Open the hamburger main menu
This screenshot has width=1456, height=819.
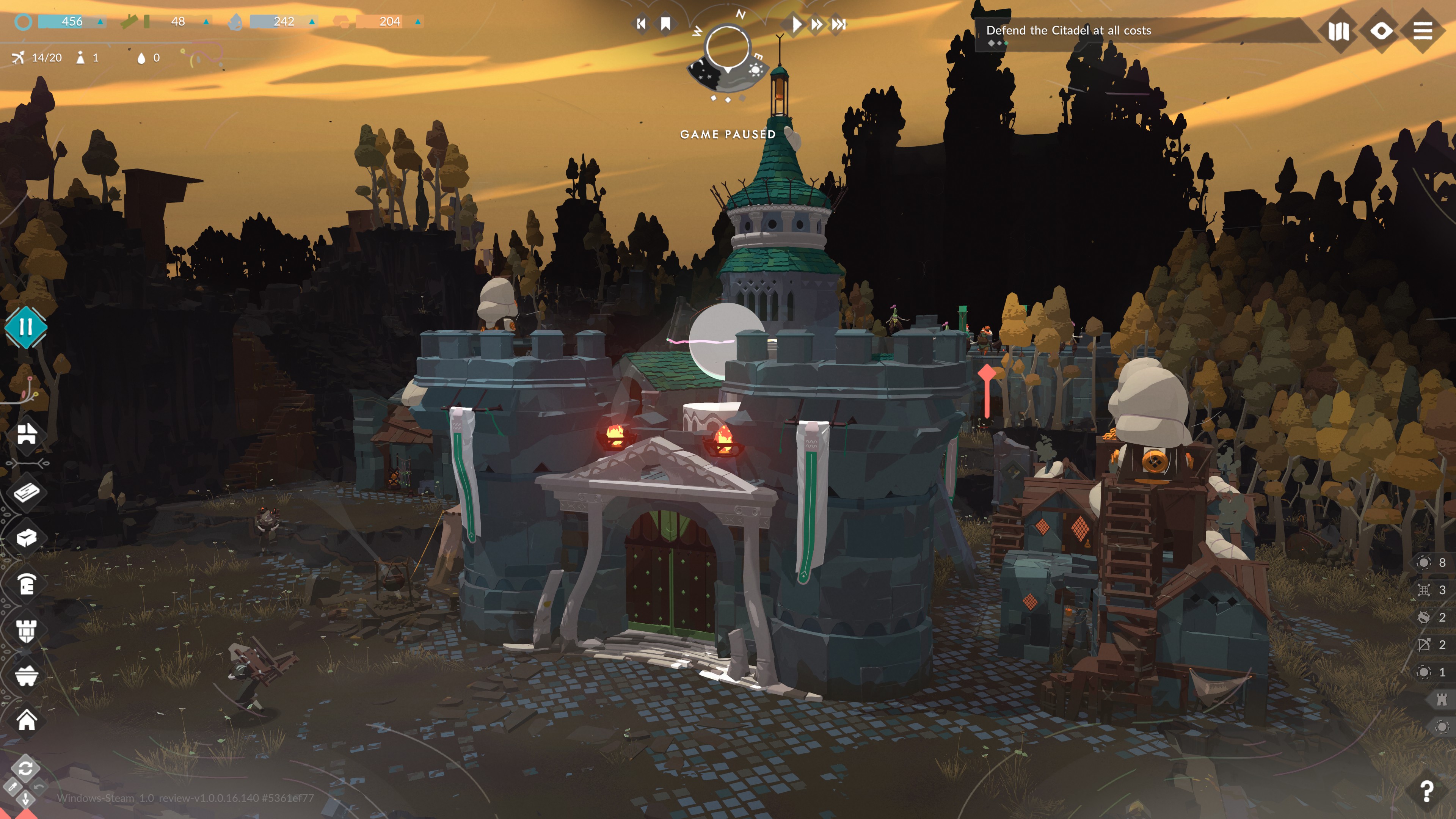click(1423, 30)
